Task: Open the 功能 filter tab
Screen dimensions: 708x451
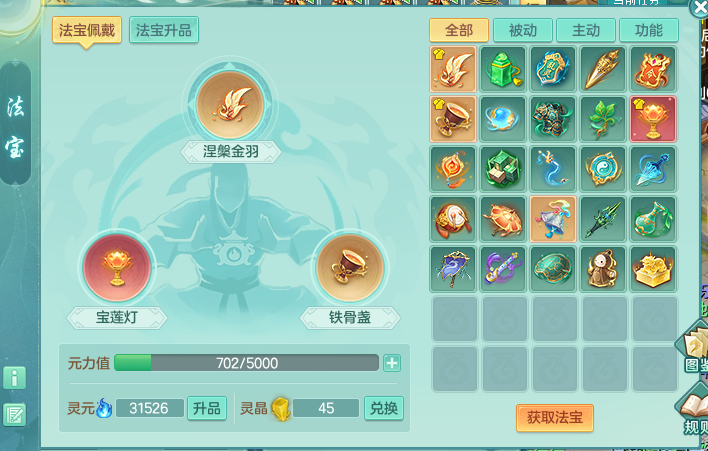Action: click(x=648, y=30)
